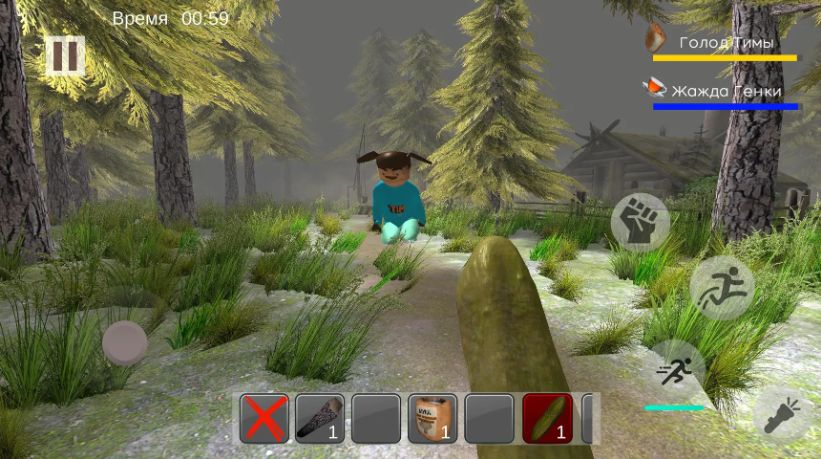Pause the game with the pause button
This screenshot has width=821, height=459.
click(65, 55)
